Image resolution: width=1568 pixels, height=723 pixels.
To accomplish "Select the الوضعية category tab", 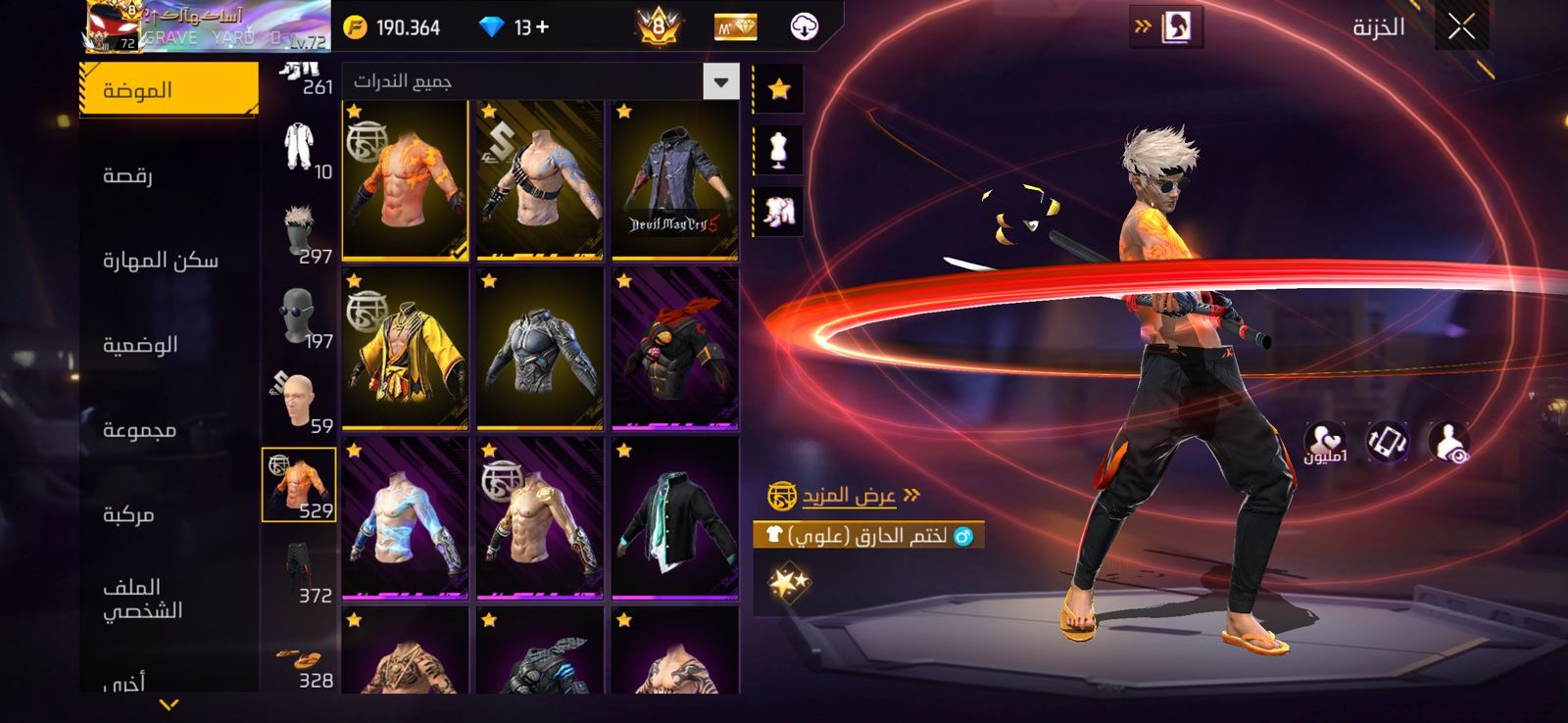I will tap(140, 345).
